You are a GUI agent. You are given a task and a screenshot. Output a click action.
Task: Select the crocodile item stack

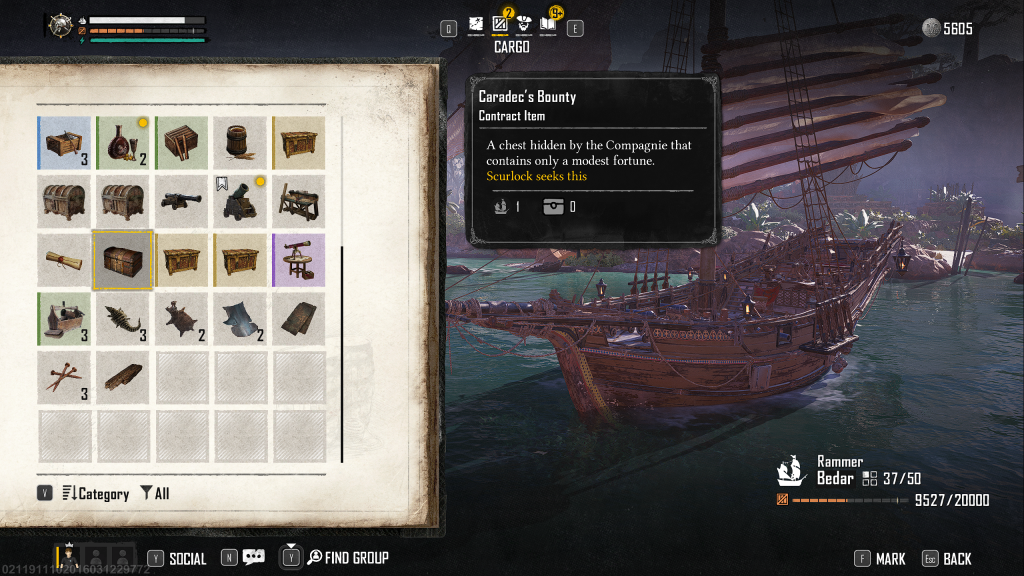123,318
